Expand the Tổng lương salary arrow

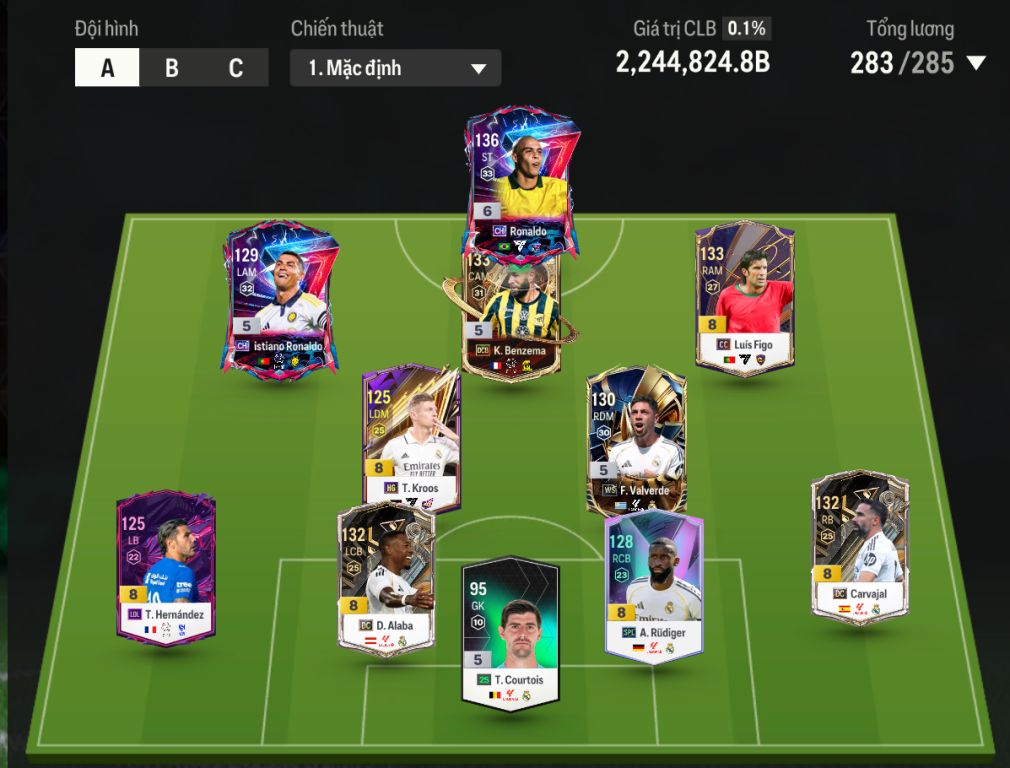coord(976,64)
